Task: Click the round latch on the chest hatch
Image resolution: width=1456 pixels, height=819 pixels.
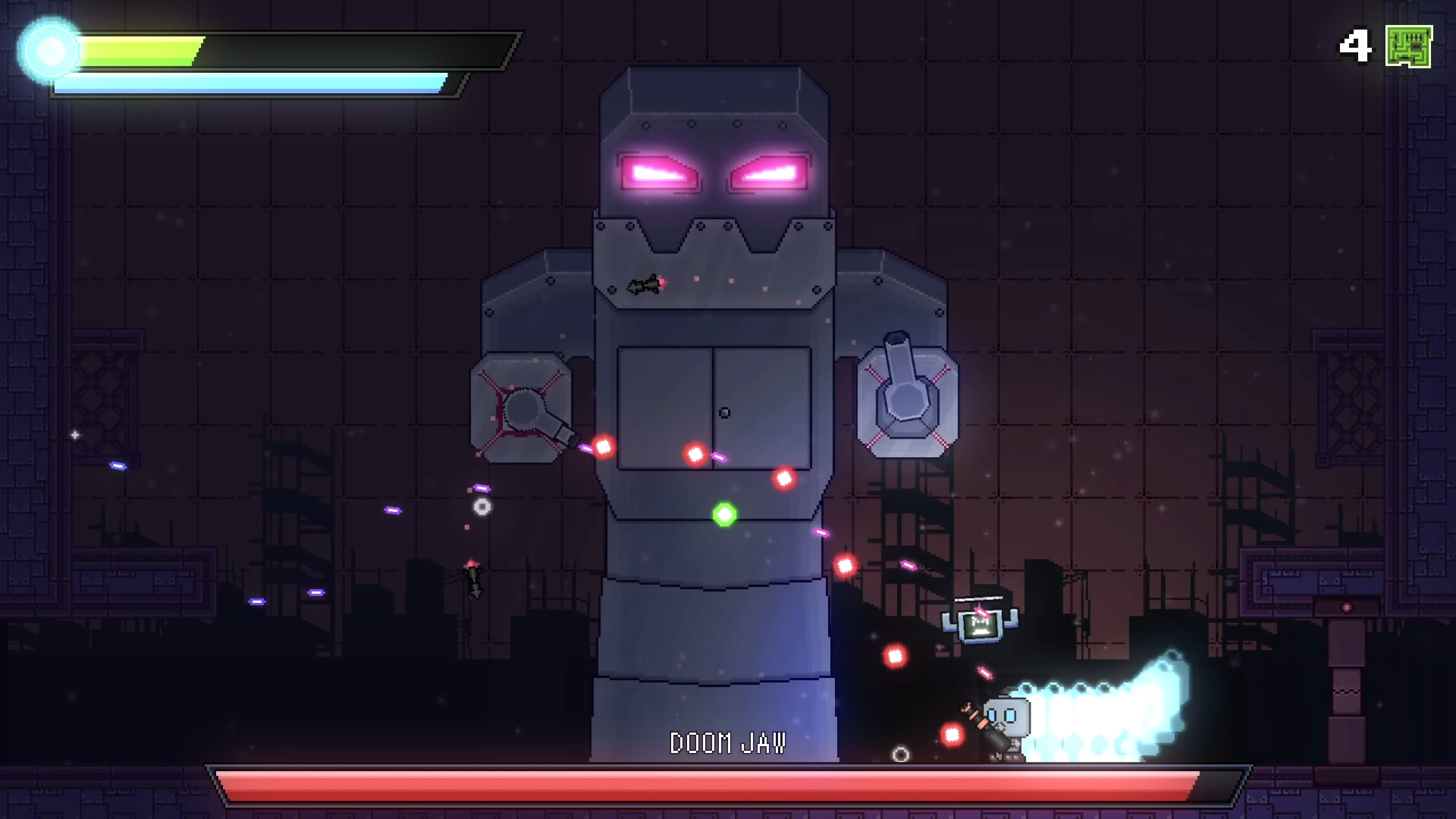Action: [x=725, y=413]
